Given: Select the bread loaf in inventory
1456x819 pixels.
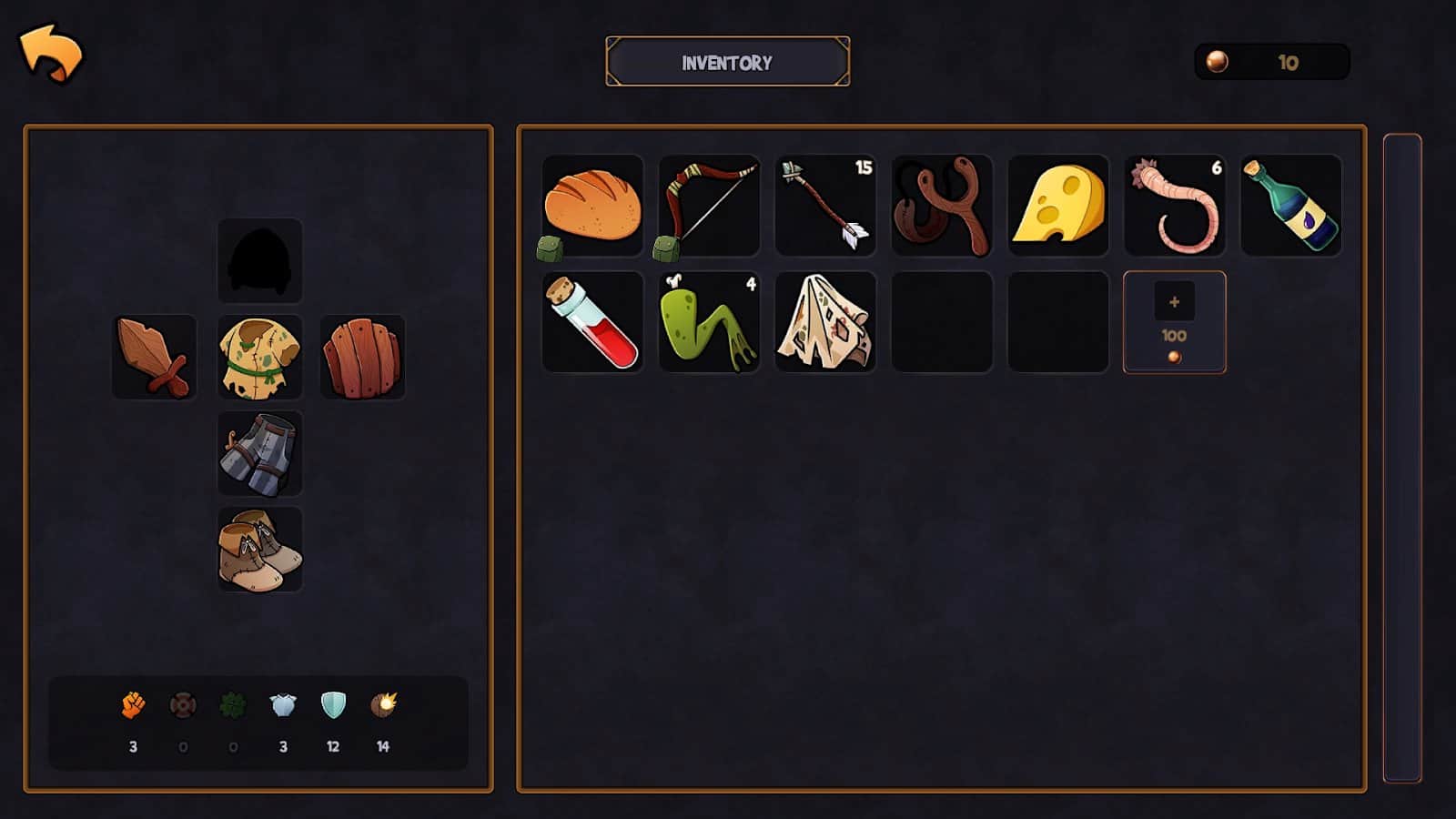Looking at the screenshot, I should [592, 206].
